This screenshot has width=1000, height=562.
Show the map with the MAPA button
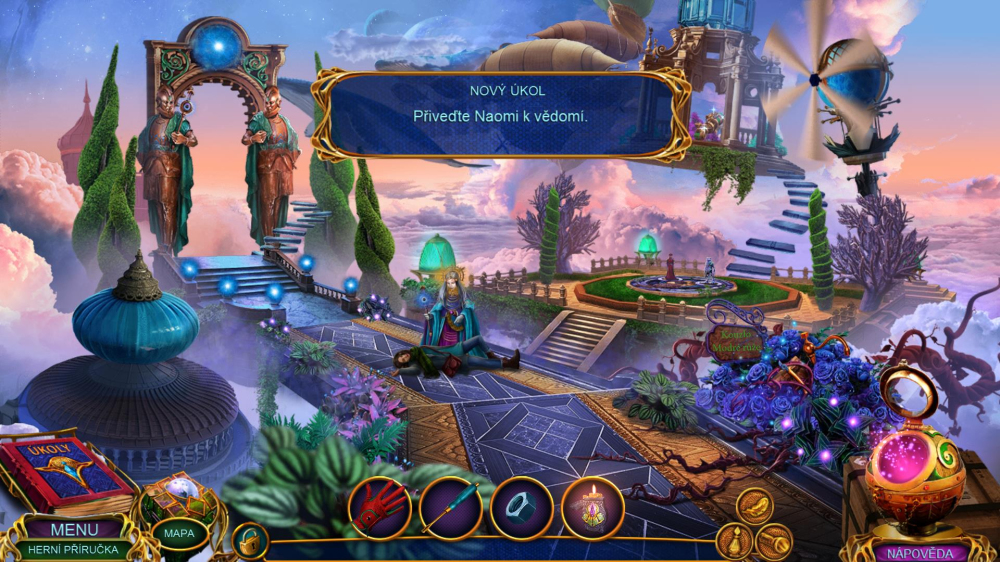tap(179, 533)
